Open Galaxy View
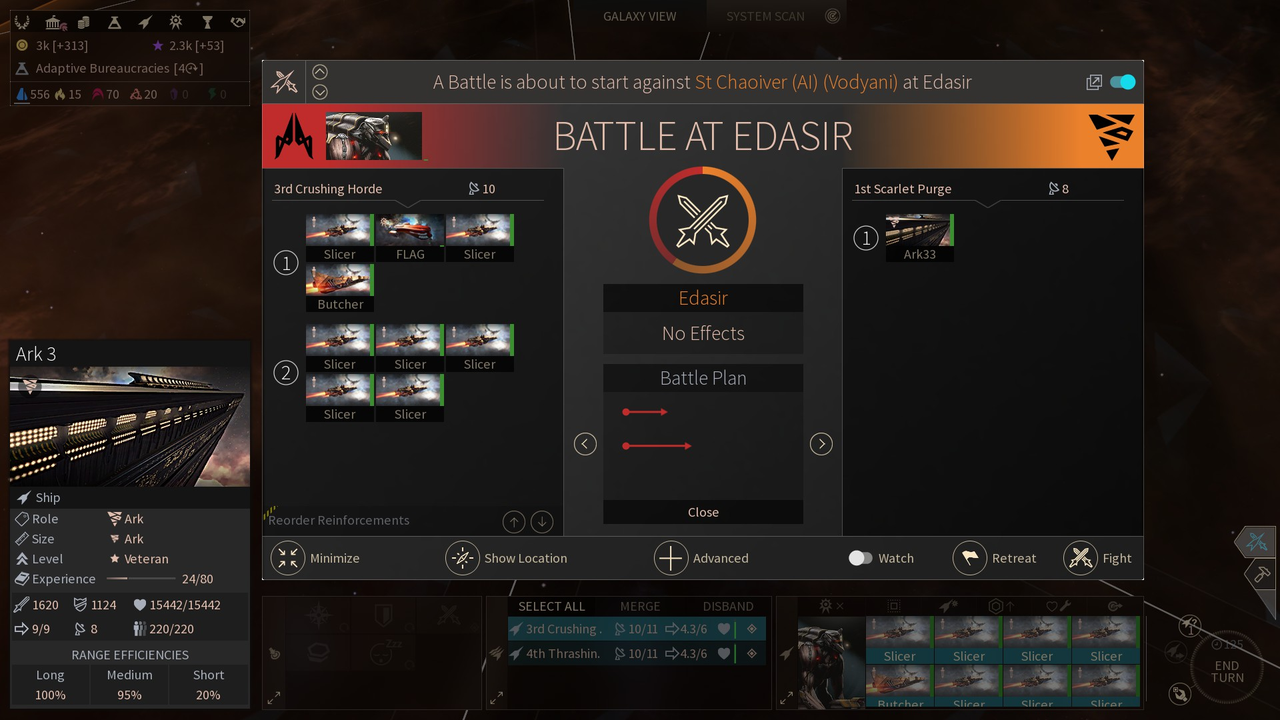 point(639,16)
